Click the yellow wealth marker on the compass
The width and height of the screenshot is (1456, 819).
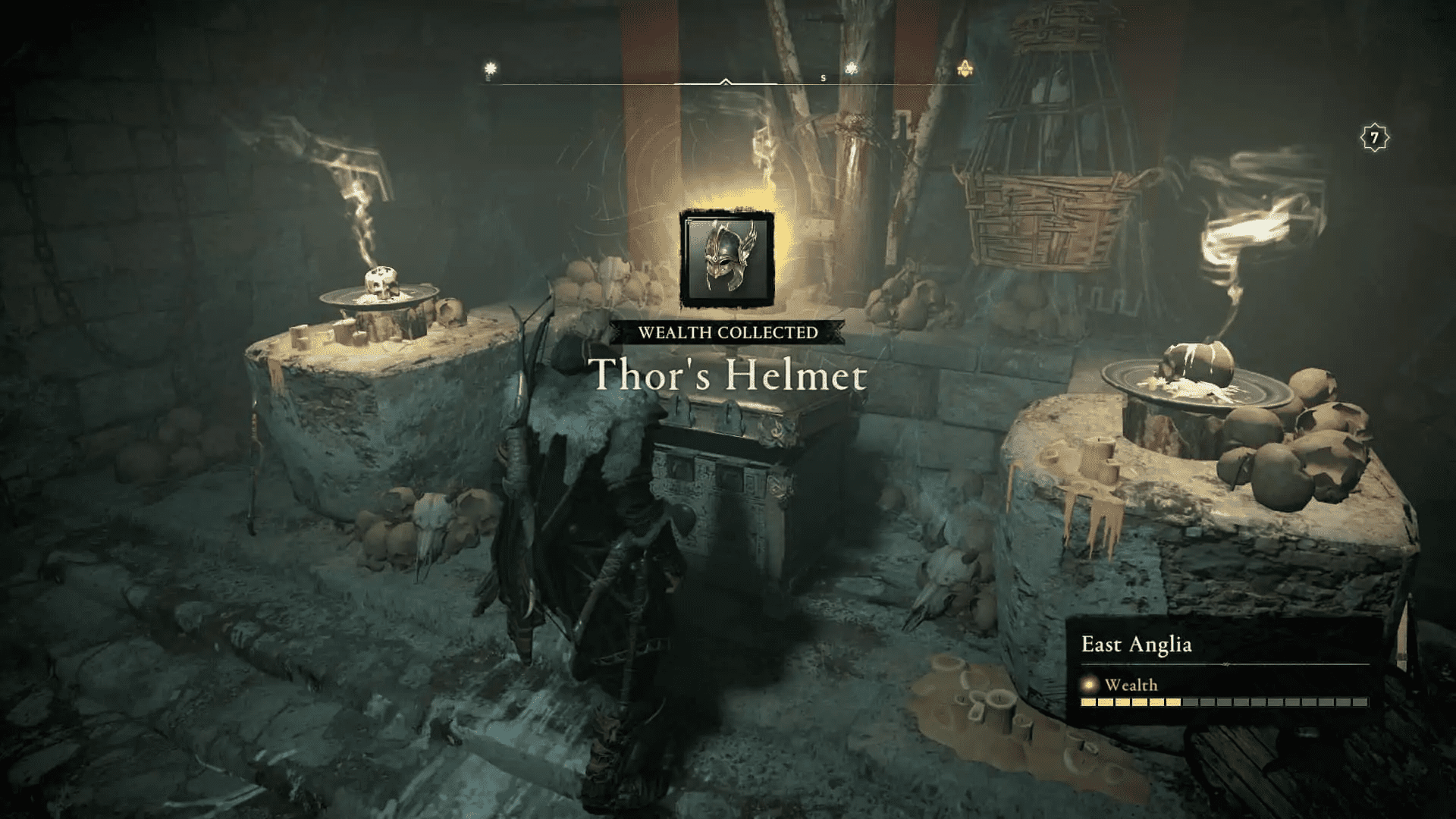(490, 67)
